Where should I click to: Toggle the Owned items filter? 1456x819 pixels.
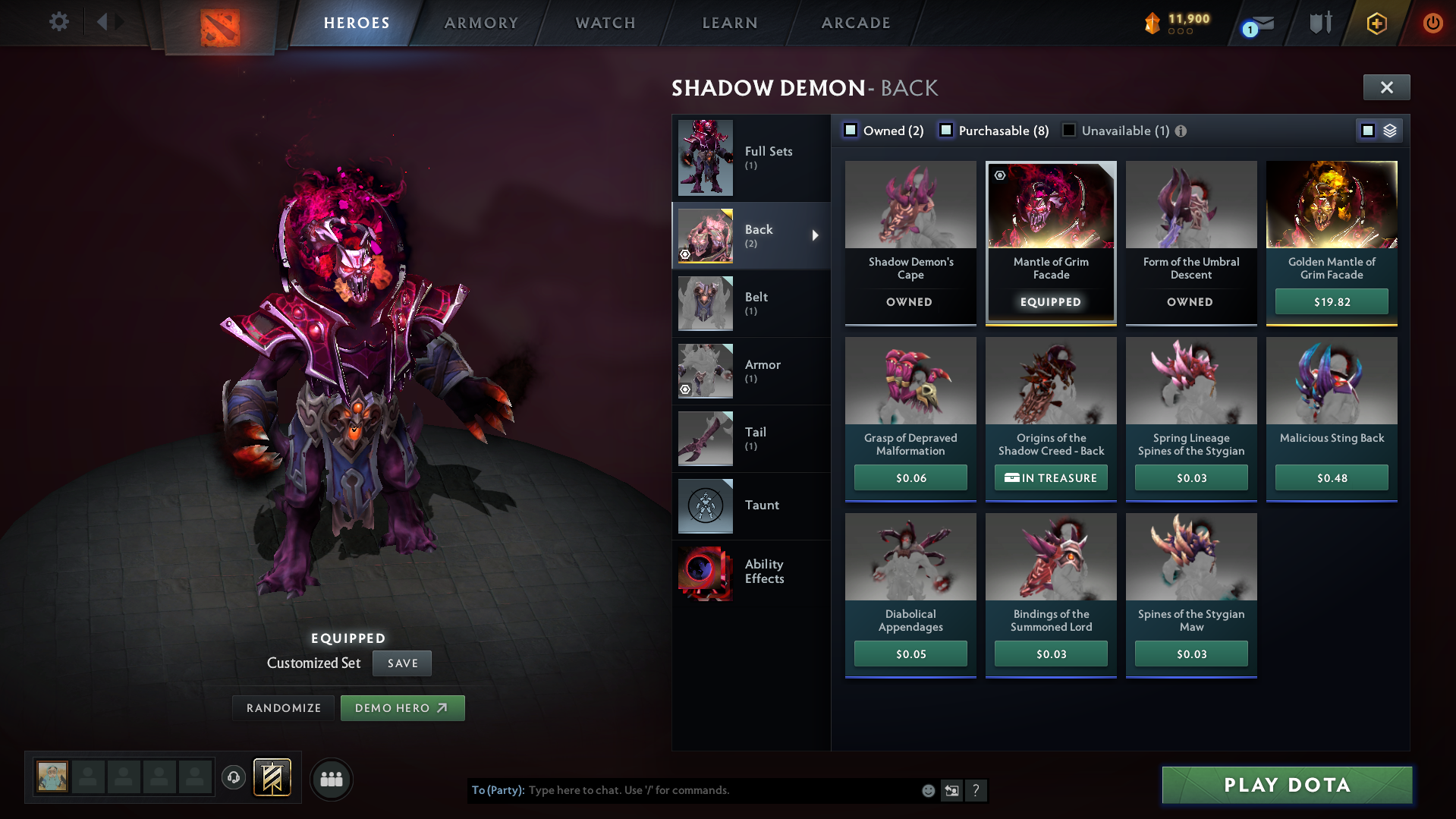click(x=850, y=130)
